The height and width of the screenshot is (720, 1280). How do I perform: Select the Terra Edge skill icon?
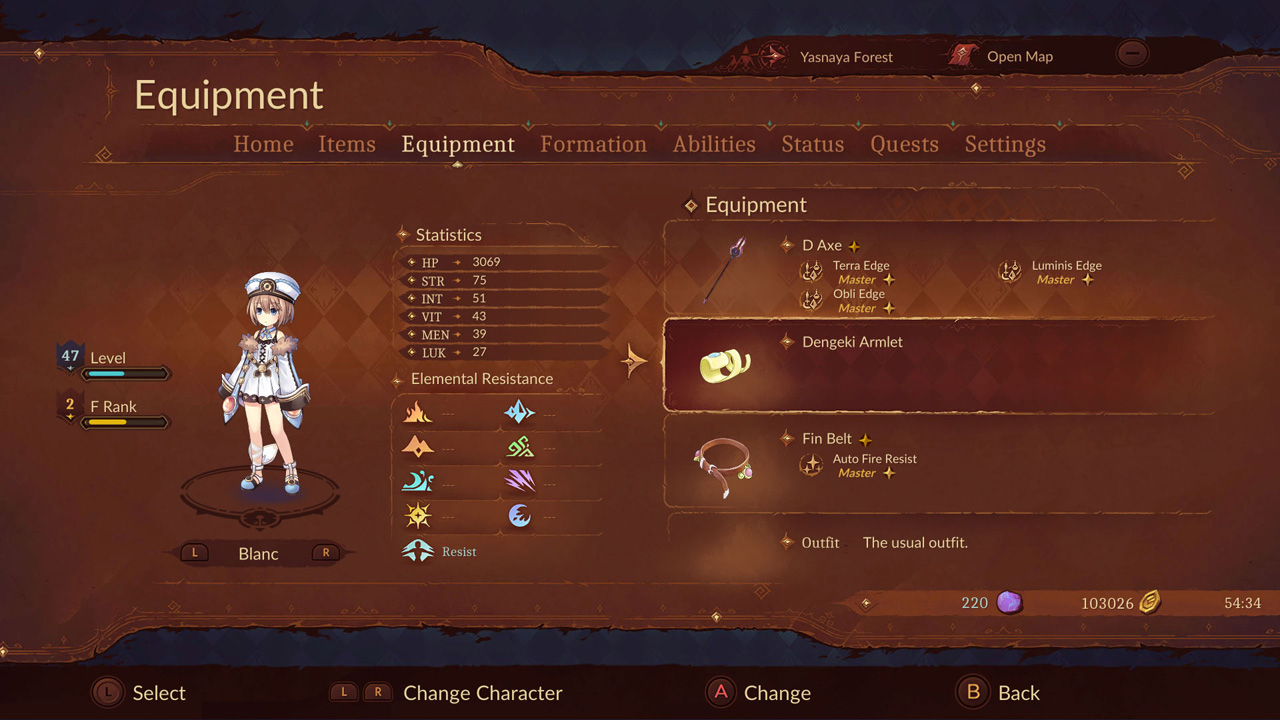[812, 271]
